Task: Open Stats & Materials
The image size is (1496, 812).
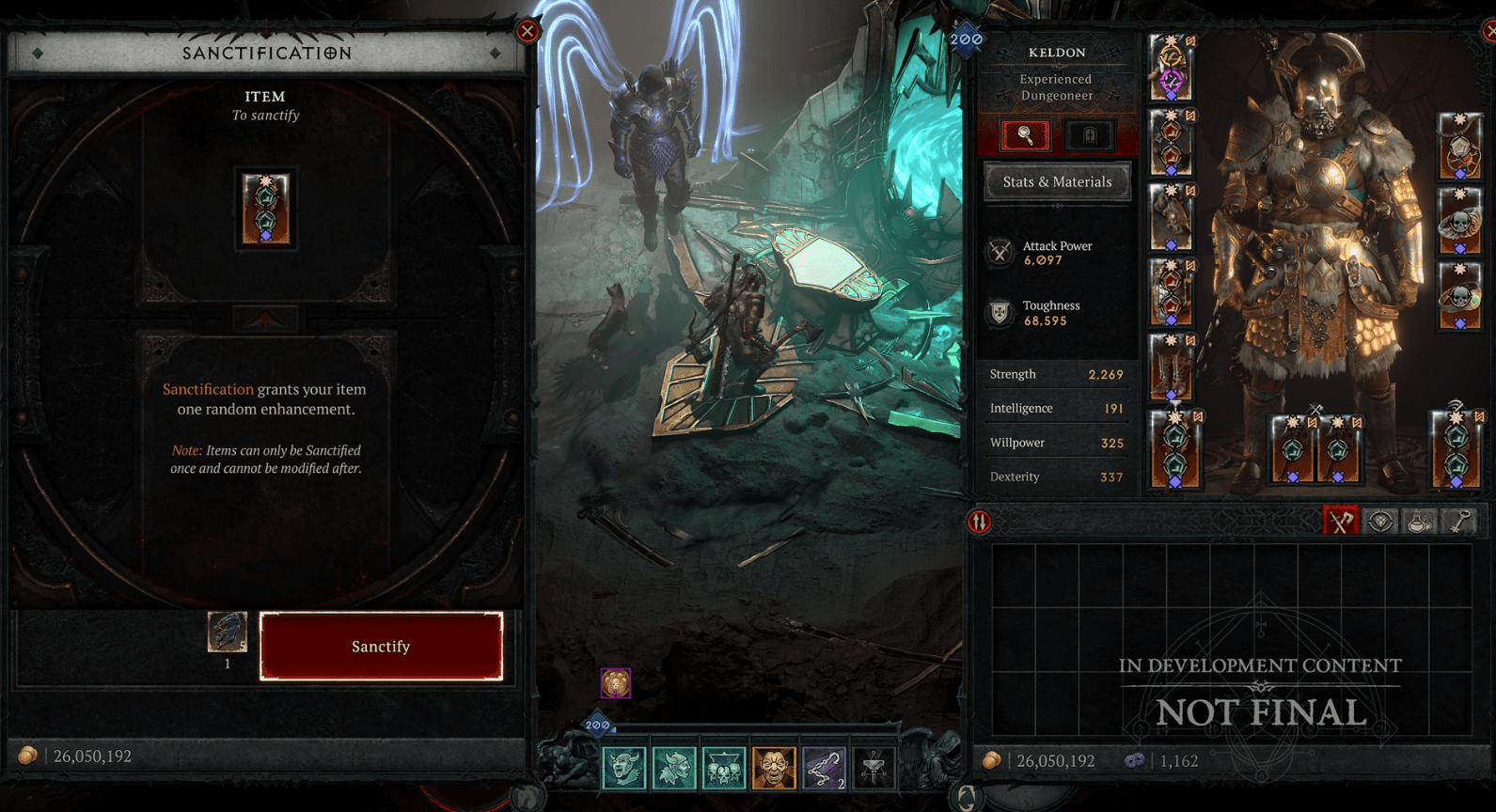Action: pyautogui.click(x=1057, y=182)
